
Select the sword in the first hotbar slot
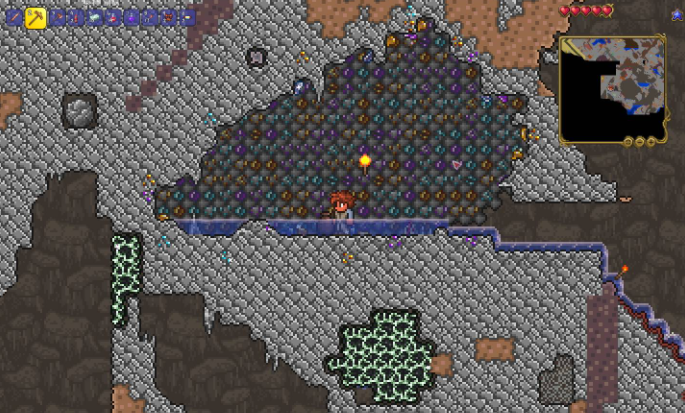(15, 18)
